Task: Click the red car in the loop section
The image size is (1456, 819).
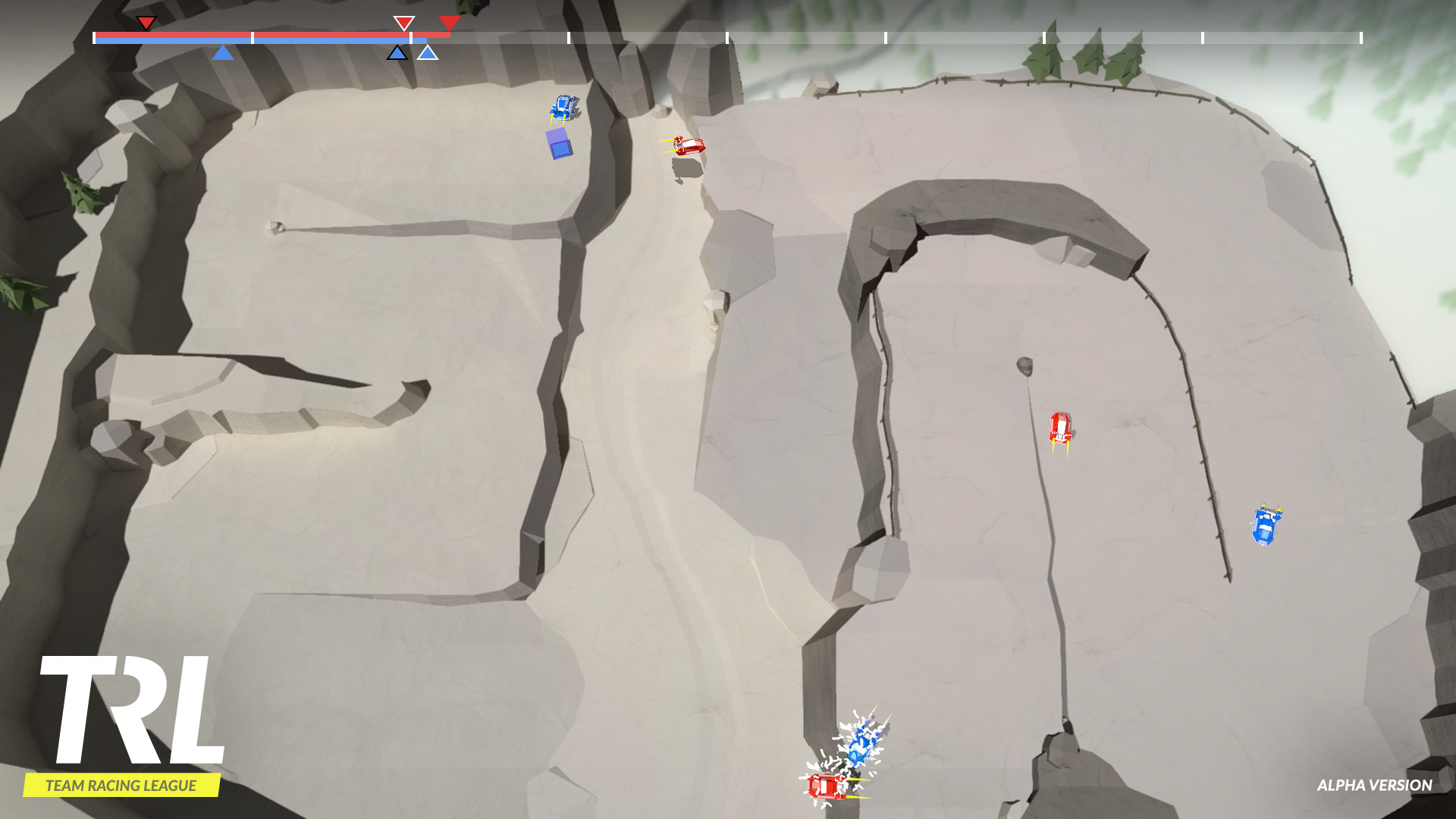Action: 1062,428
